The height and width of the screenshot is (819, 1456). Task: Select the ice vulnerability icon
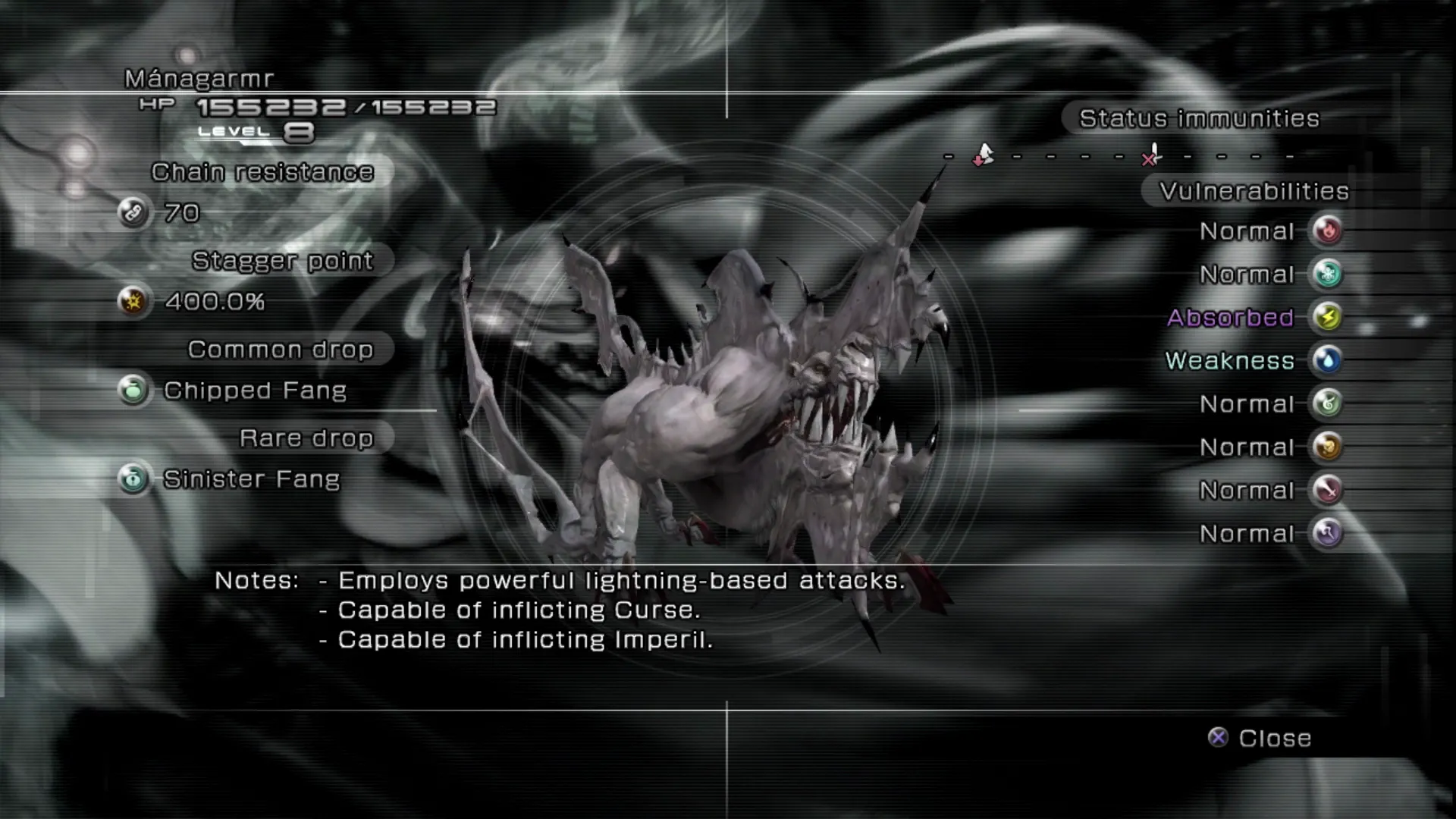point(1327,274)
